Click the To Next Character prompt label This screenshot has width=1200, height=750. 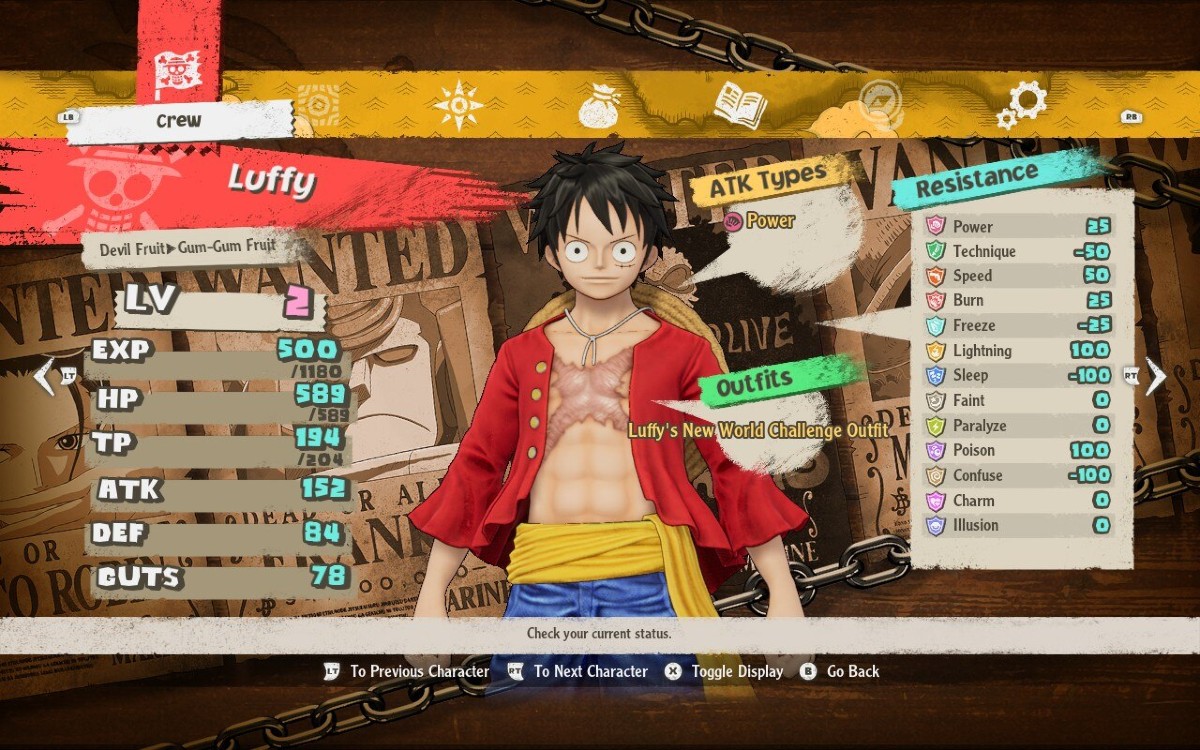pyautogui.click(x=590, y=672)
